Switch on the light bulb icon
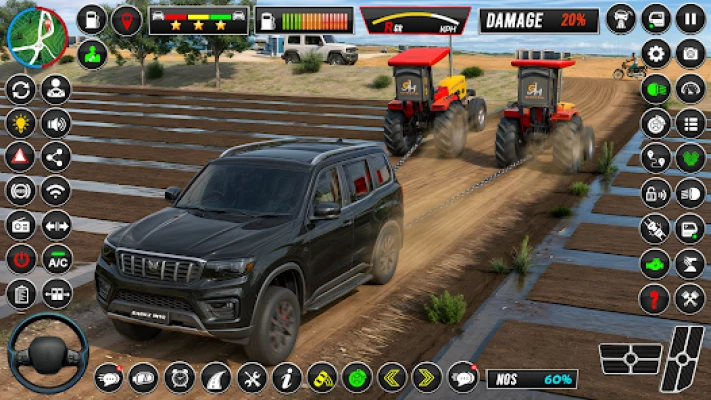Viewport: 711px width, 400px height. click(x=20, y=123)
